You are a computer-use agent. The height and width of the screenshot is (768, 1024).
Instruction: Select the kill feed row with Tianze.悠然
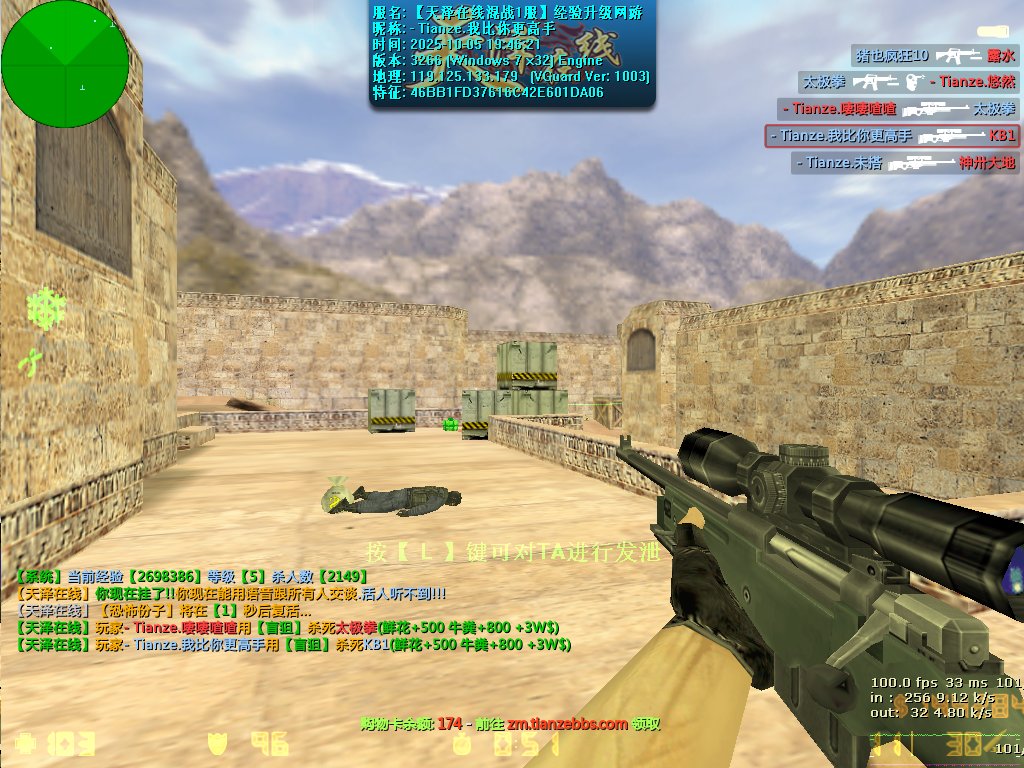(x=908, y=82)
